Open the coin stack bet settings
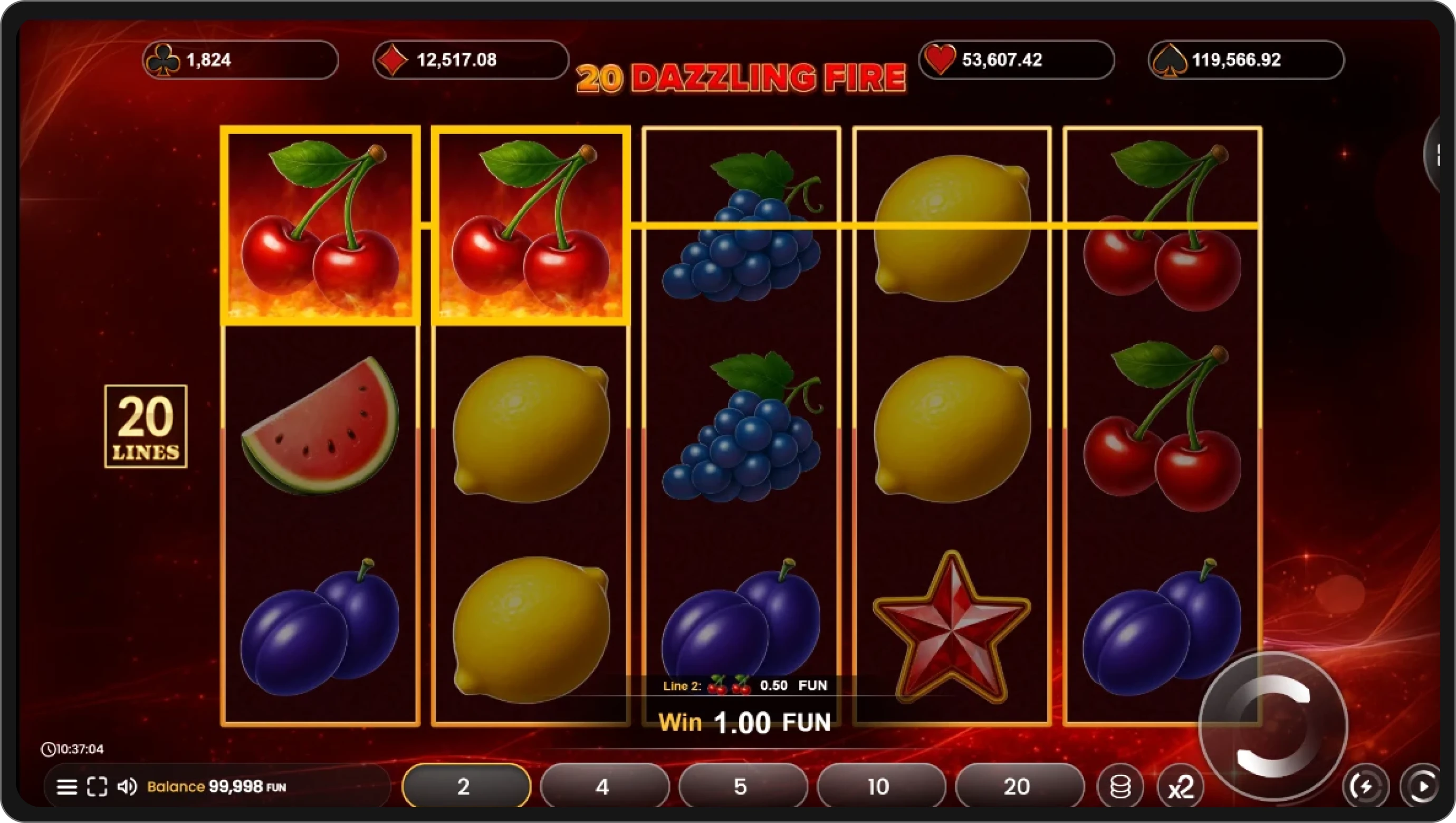This screenshot has height=823, width=1456. point(1119,786)
